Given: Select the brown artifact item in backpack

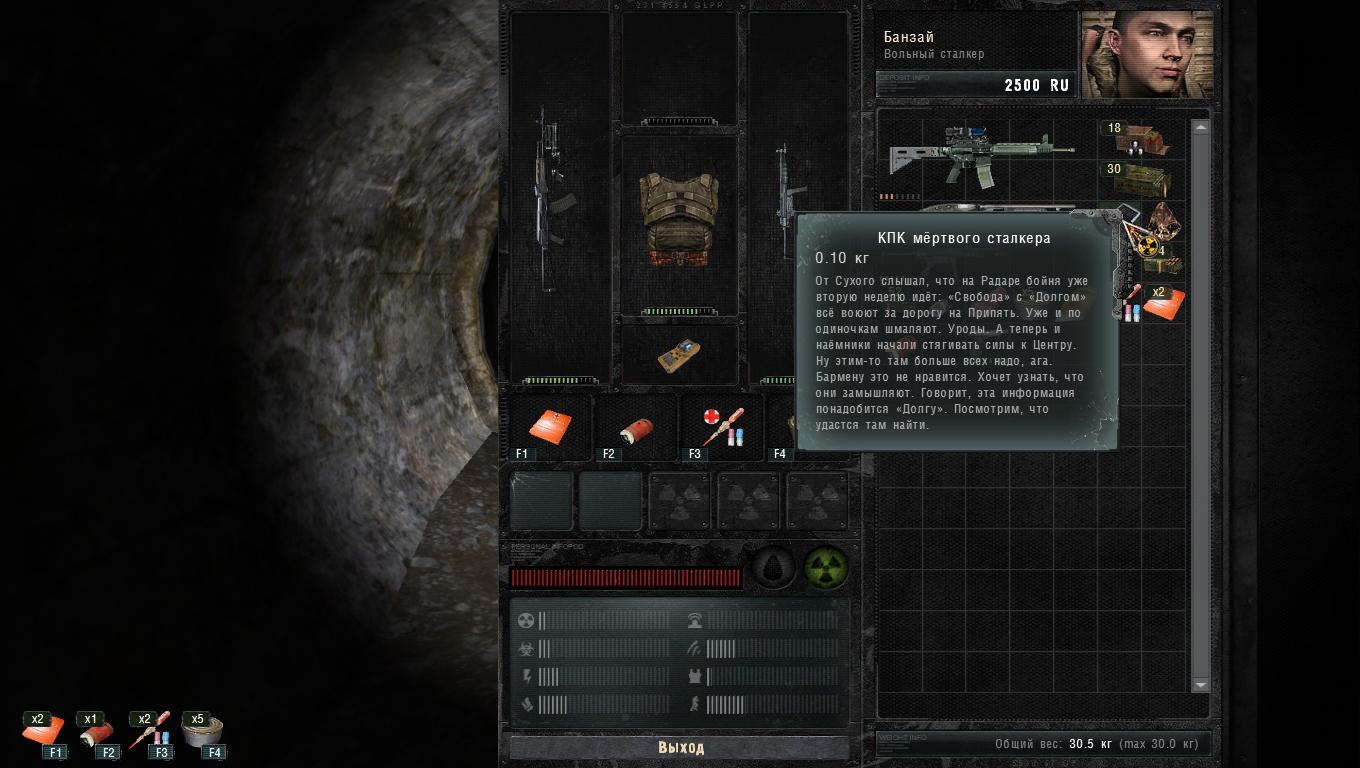Looking at the screenshot, I should pyautogui.click(x=1164, y=219).
